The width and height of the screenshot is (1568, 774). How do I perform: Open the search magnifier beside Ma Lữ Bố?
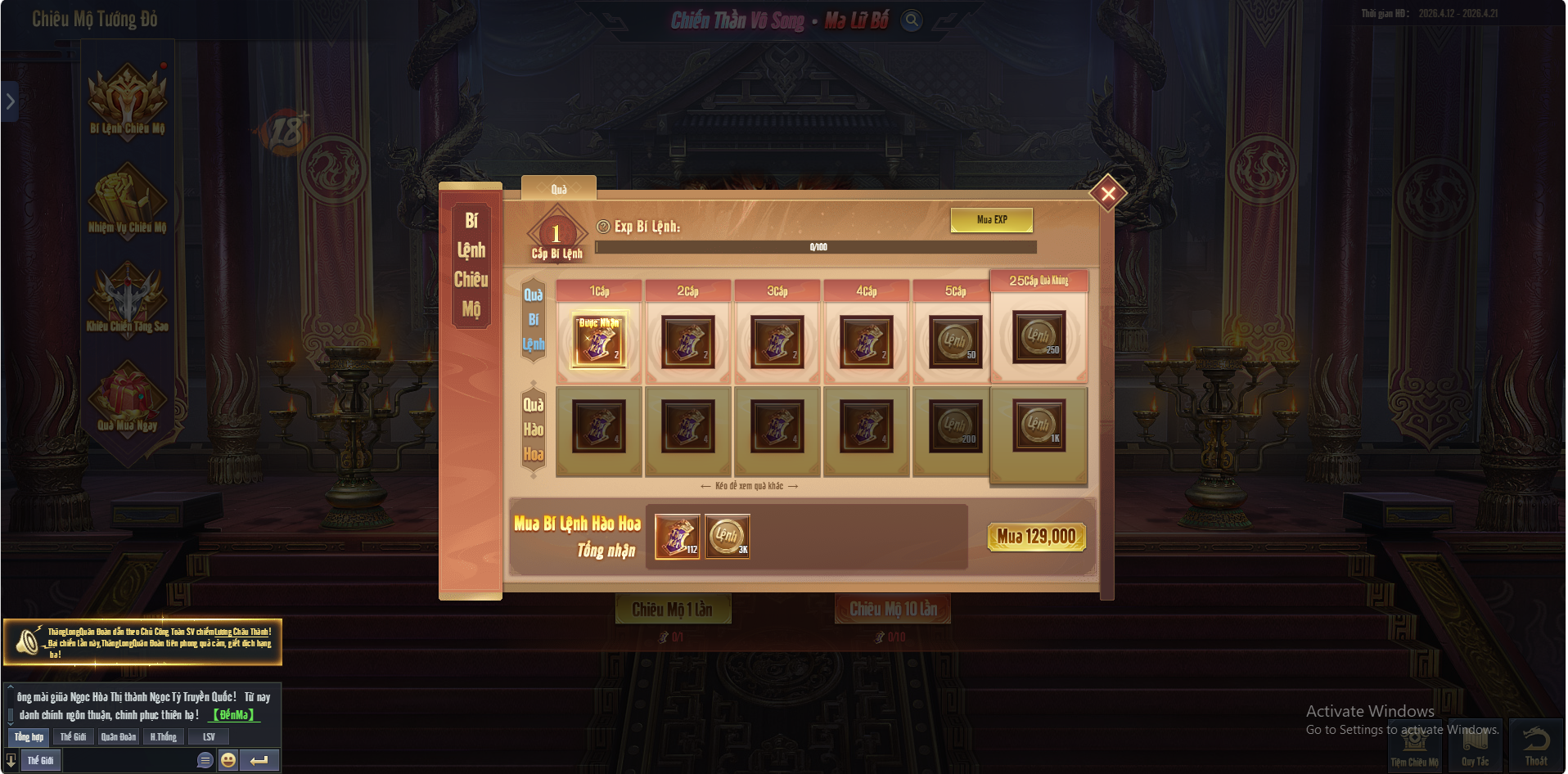coord(910,21)
